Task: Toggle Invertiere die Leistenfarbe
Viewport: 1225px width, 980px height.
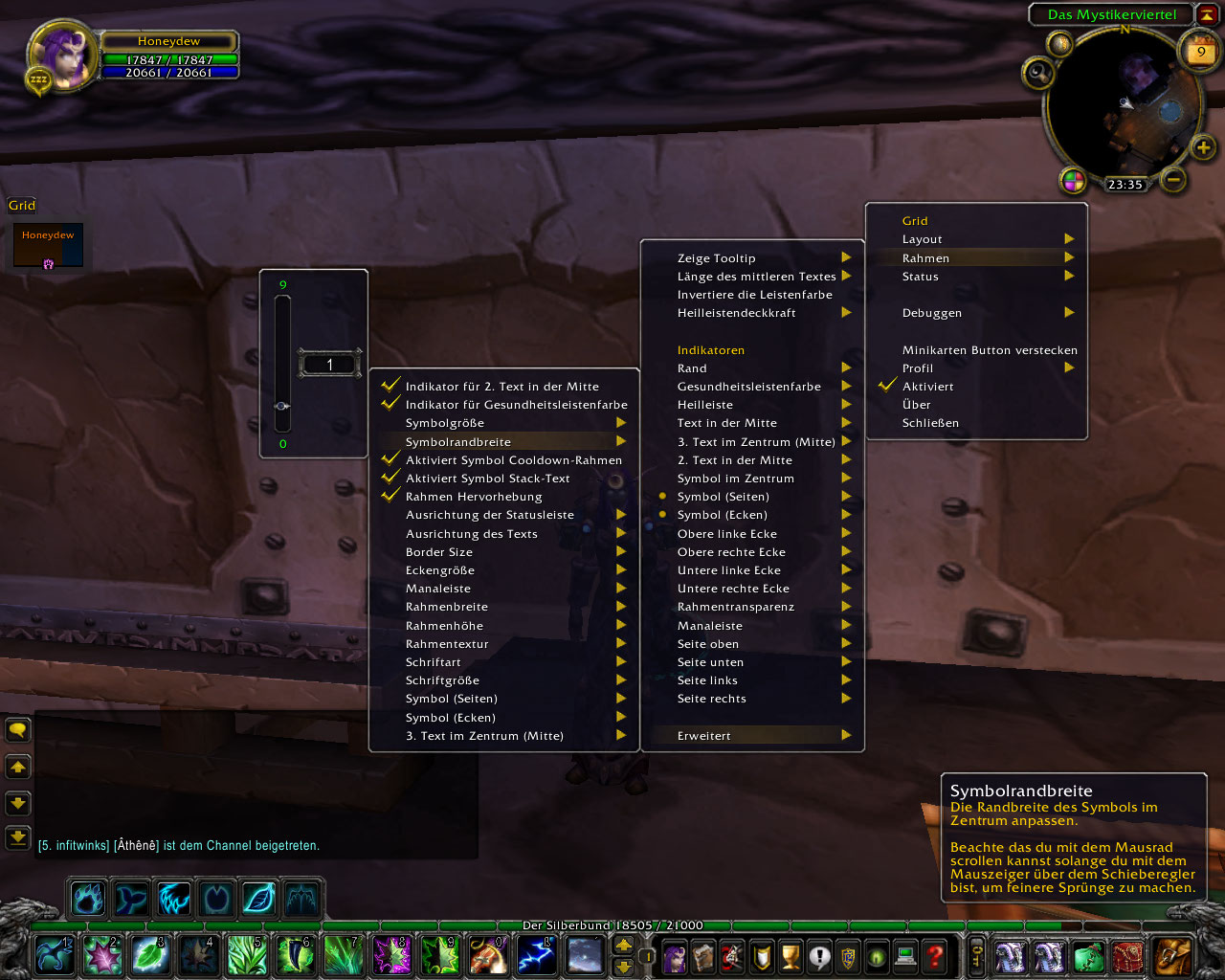Action: click(x=754, y=295)
